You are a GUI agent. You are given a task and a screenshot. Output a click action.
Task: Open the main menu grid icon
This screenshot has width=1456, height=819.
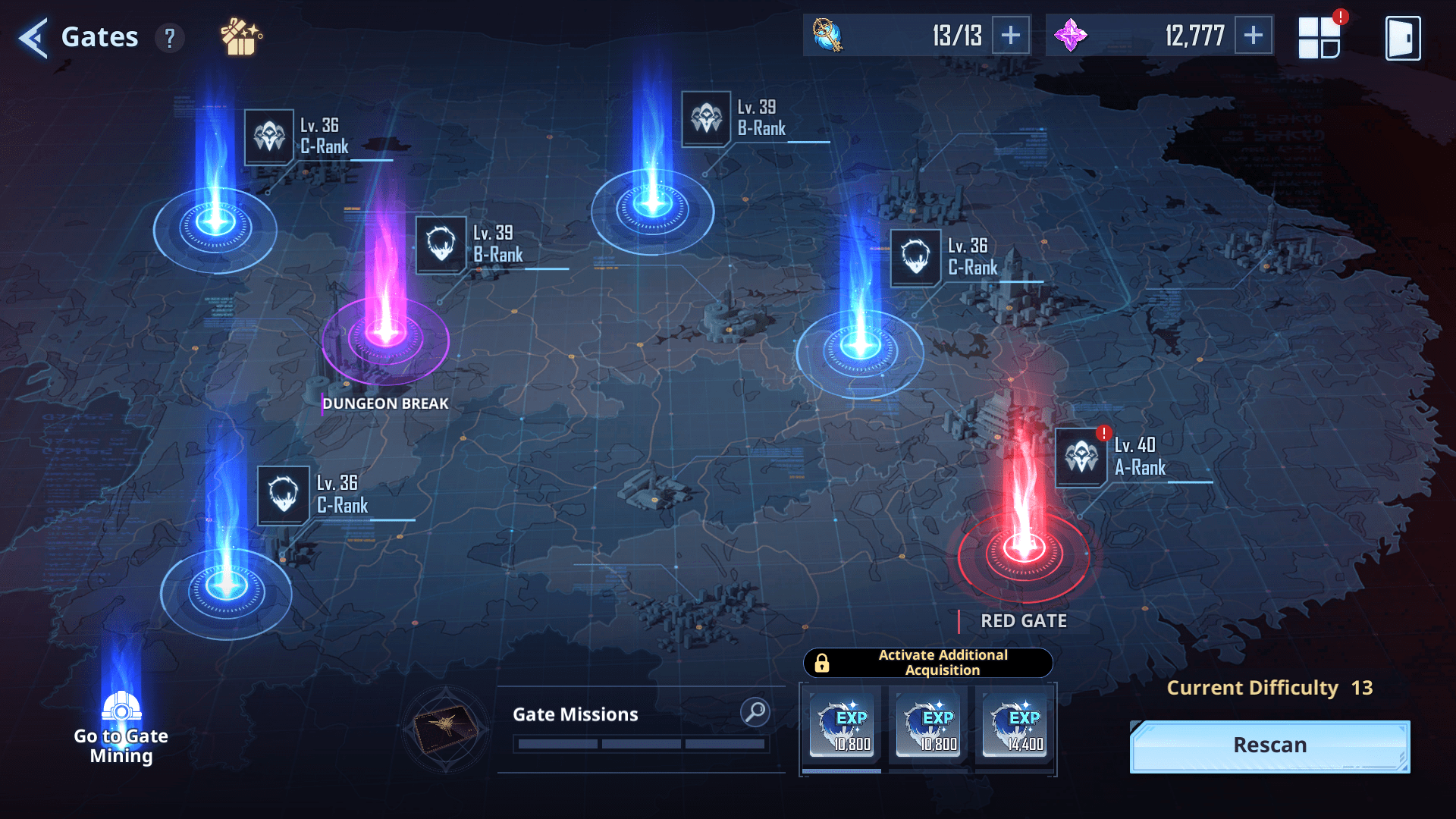(x=1319, y=37)
